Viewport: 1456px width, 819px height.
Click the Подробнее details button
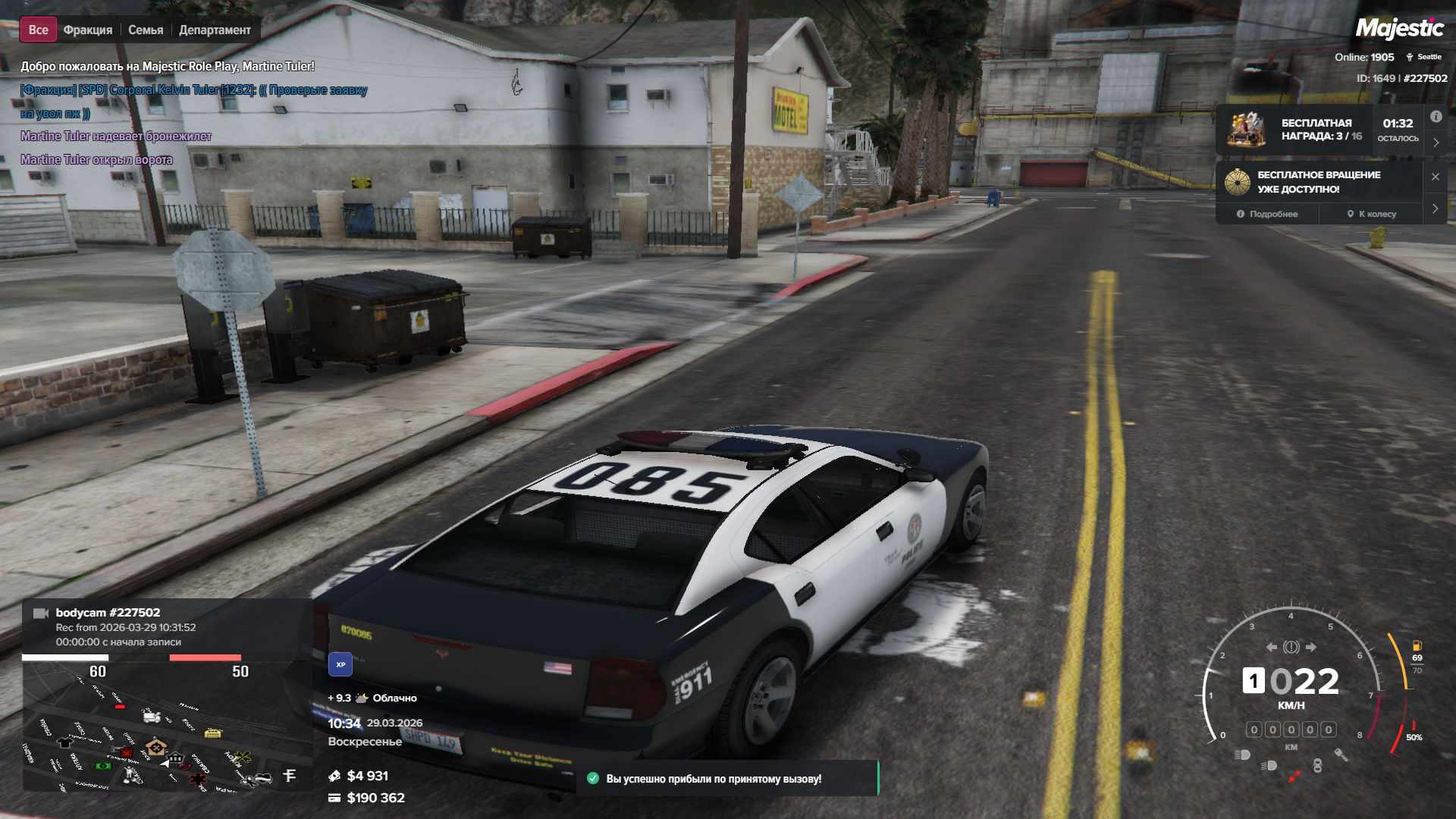pyautogui.click(x=1267, y=214)
